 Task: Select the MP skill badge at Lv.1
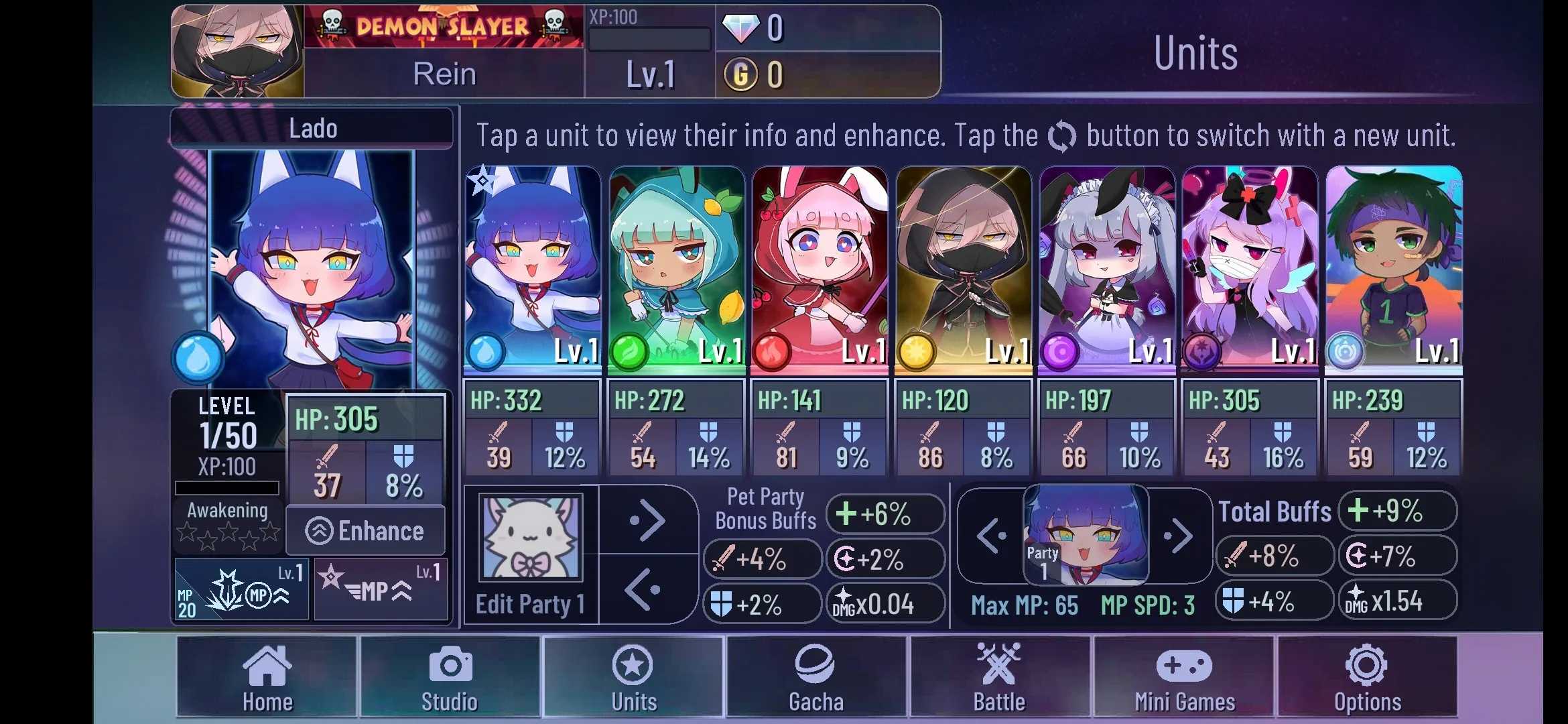pyautogui.click(x=241, y=589)
